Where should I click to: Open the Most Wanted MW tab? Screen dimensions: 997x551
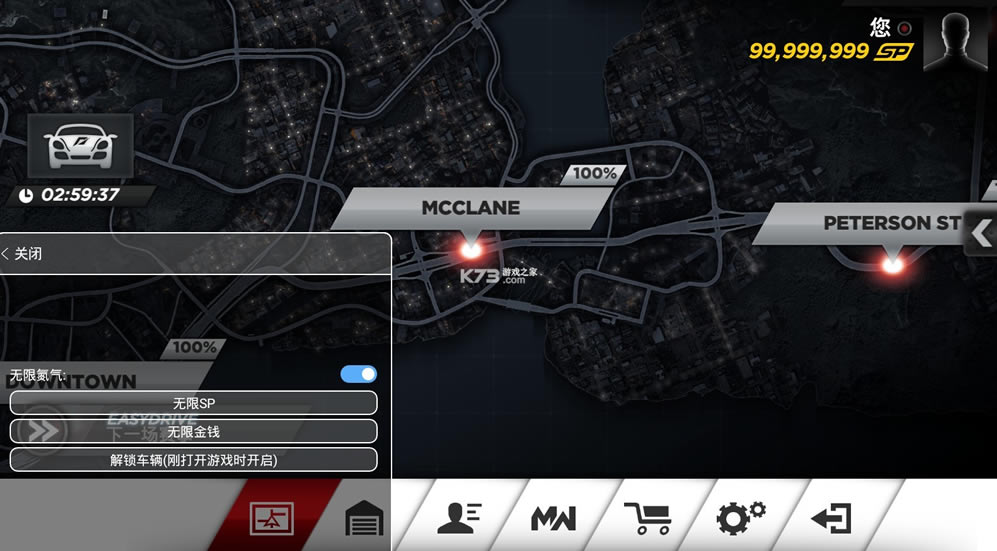[553, 518]
